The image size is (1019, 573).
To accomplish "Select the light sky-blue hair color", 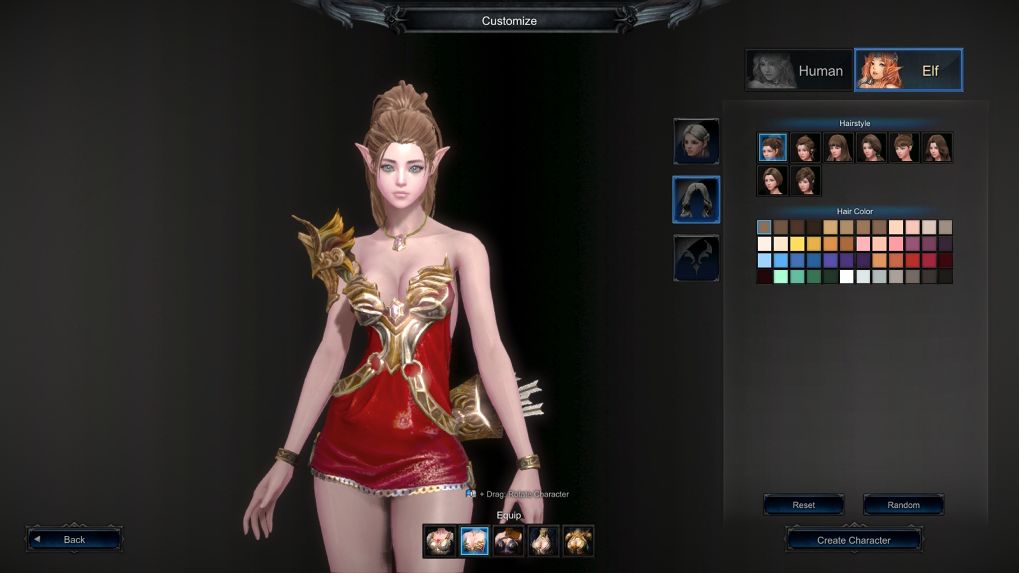I will click(x=765, y=260).
